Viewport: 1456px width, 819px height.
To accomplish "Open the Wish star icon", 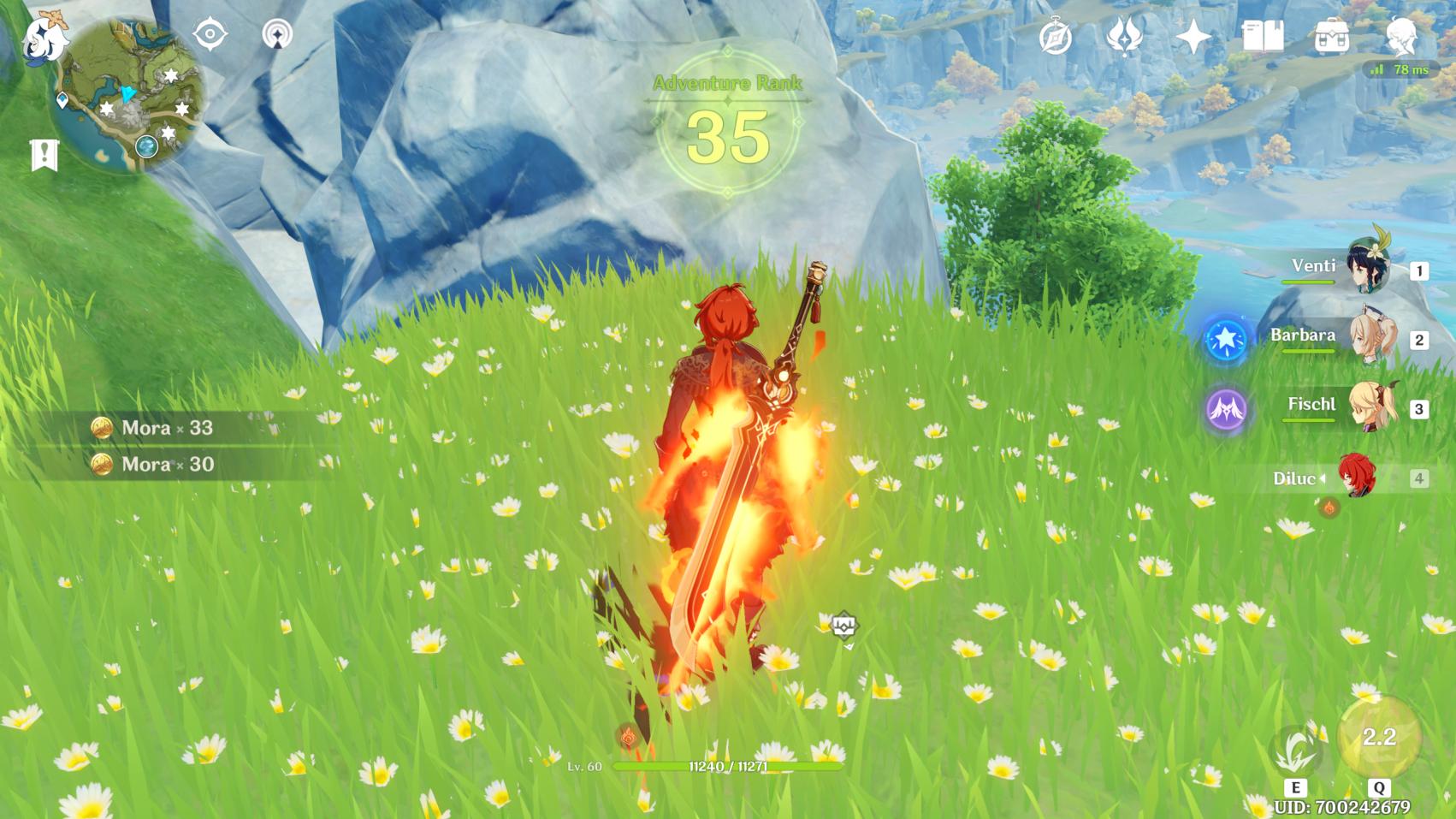I will pos(1193,37).
